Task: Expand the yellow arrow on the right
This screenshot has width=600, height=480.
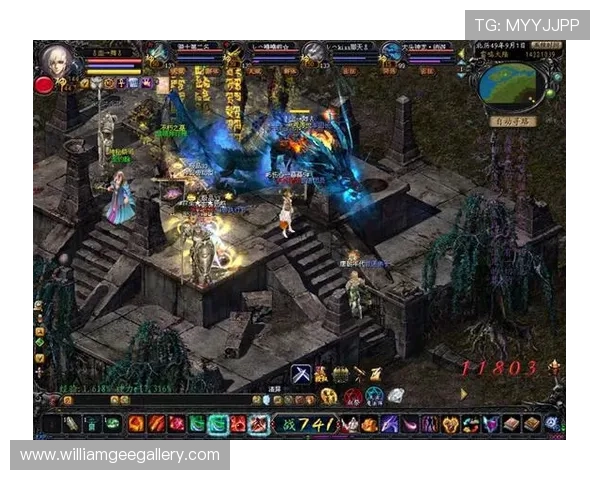Action: pyautogui.click(x=463, y=394)
